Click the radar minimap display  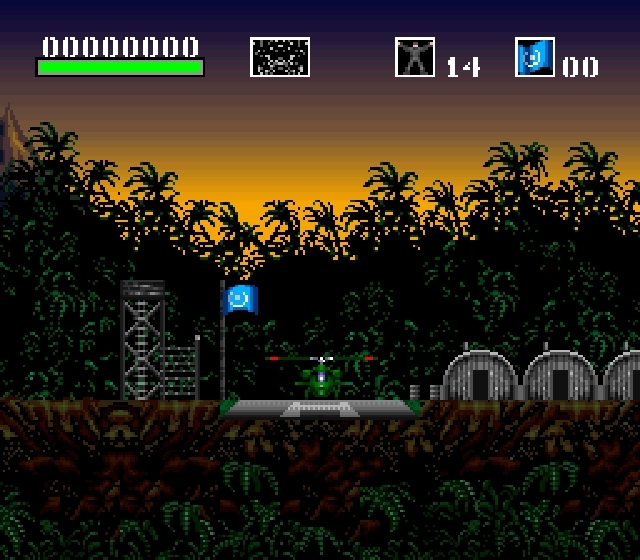point(280,57)
